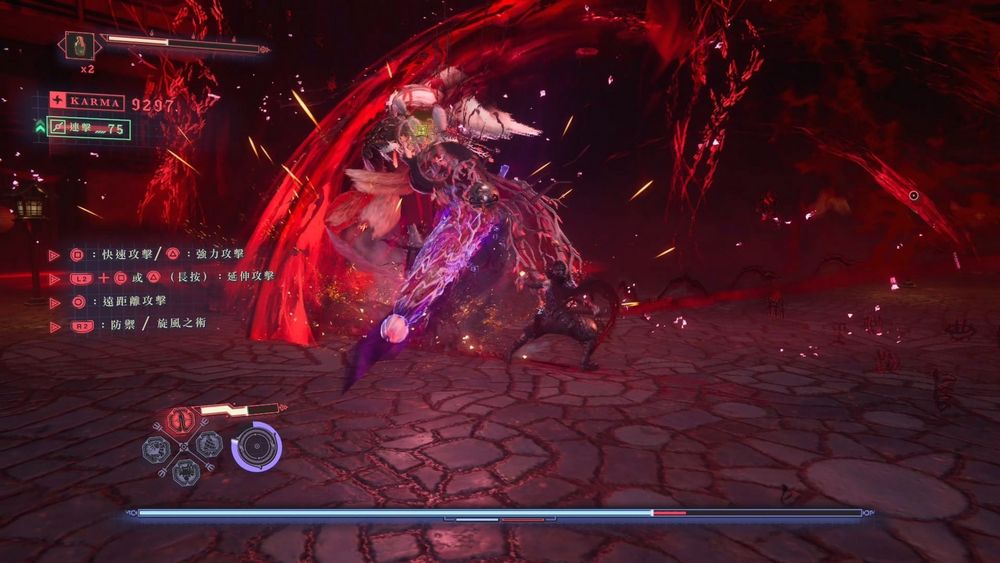Image resolution: width=1000 pixels, height=563 pixels.
Task: Select the weapon wheel's left grey icon
Action: 159,446
